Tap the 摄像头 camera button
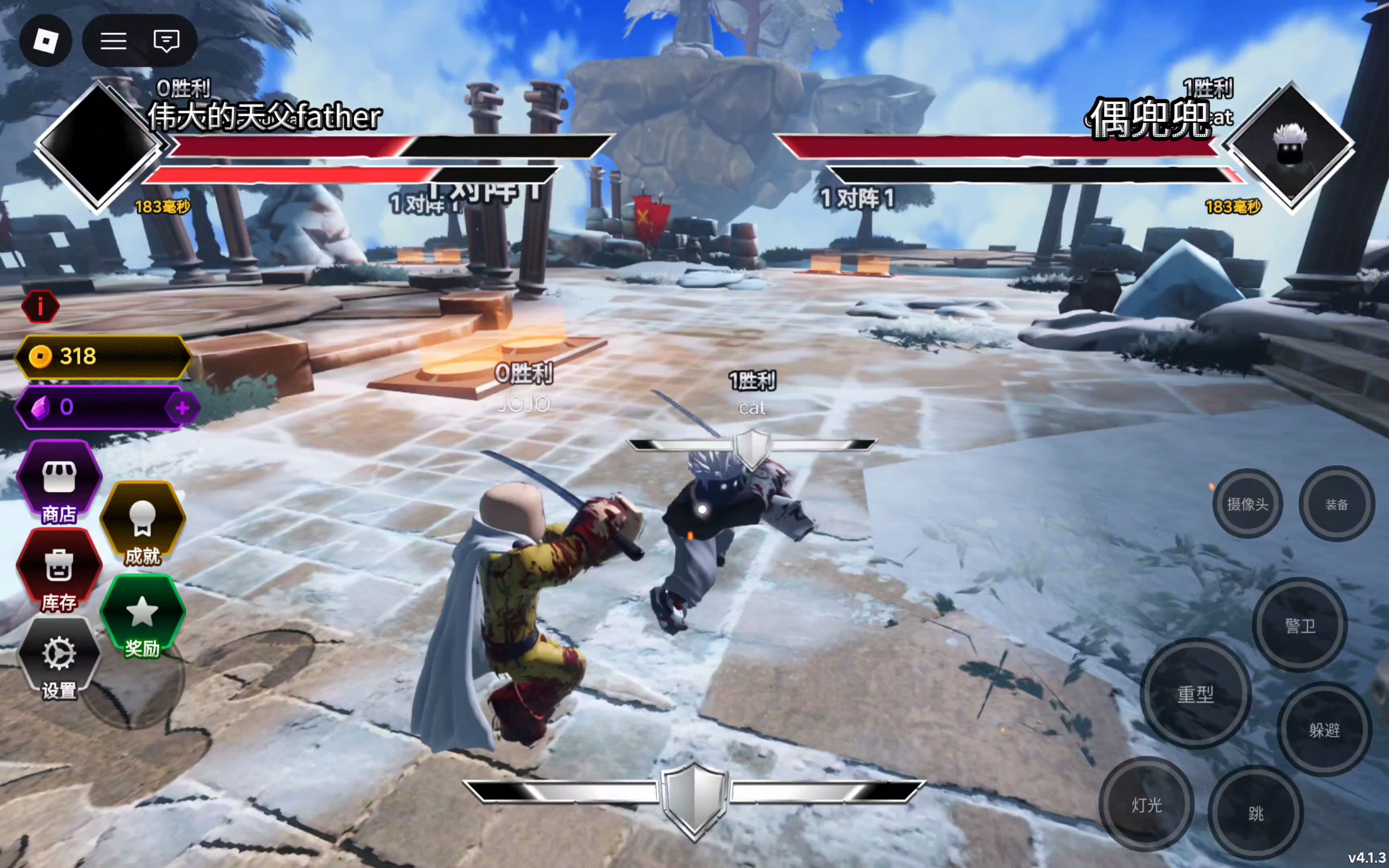This screenshot has width=1389, height=868. (x=1247, y=504)
